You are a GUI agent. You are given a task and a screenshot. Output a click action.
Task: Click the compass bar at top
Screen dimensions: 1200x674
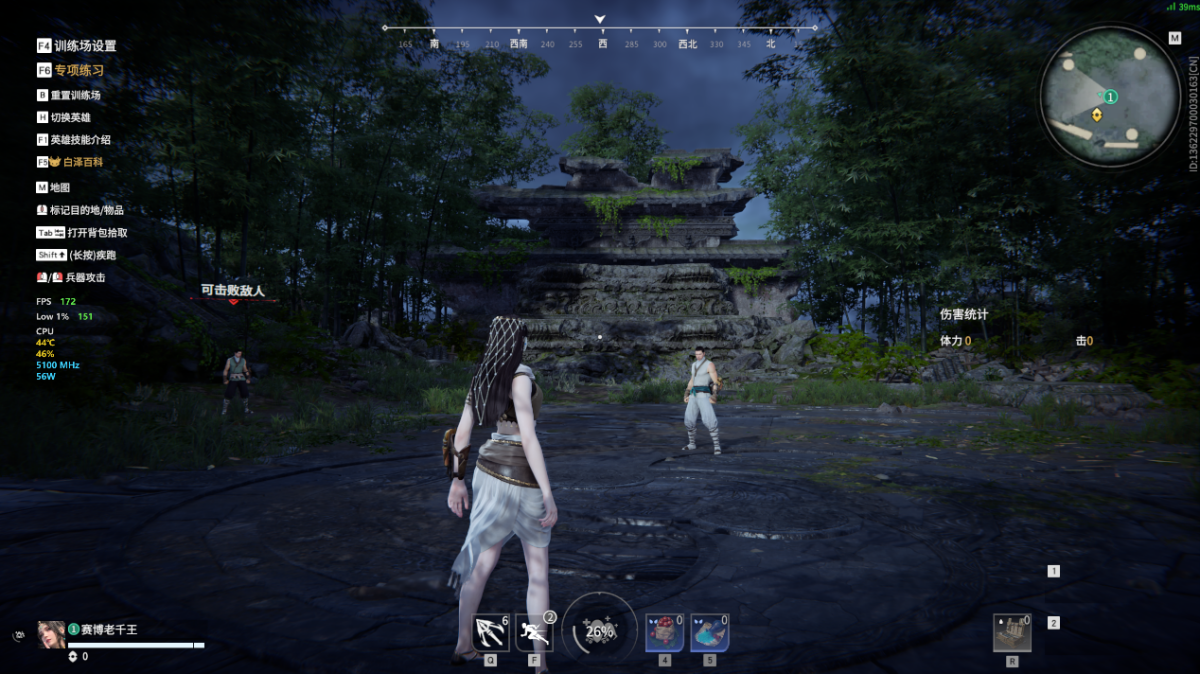[x=600, y=36]
